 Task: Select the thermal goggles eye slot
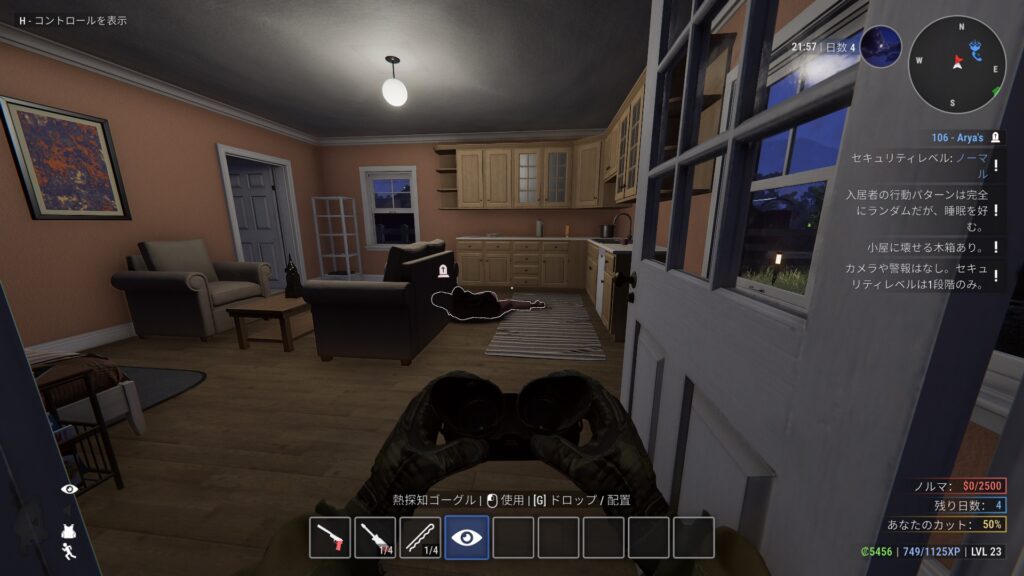tap(466, 537)
